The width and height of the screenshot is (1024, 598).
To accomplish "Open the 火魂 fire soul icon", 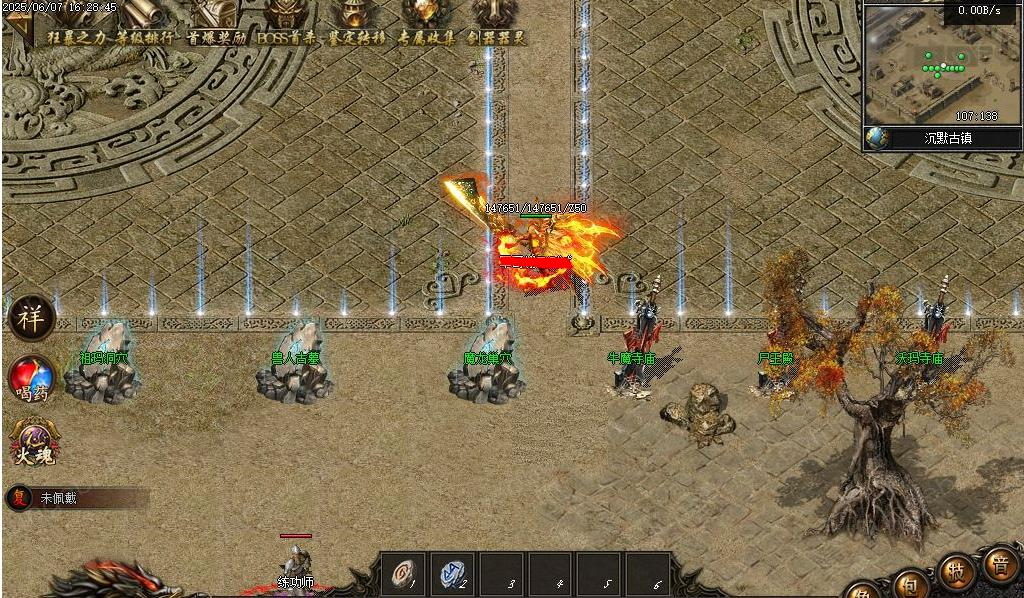I will point(32,441).
